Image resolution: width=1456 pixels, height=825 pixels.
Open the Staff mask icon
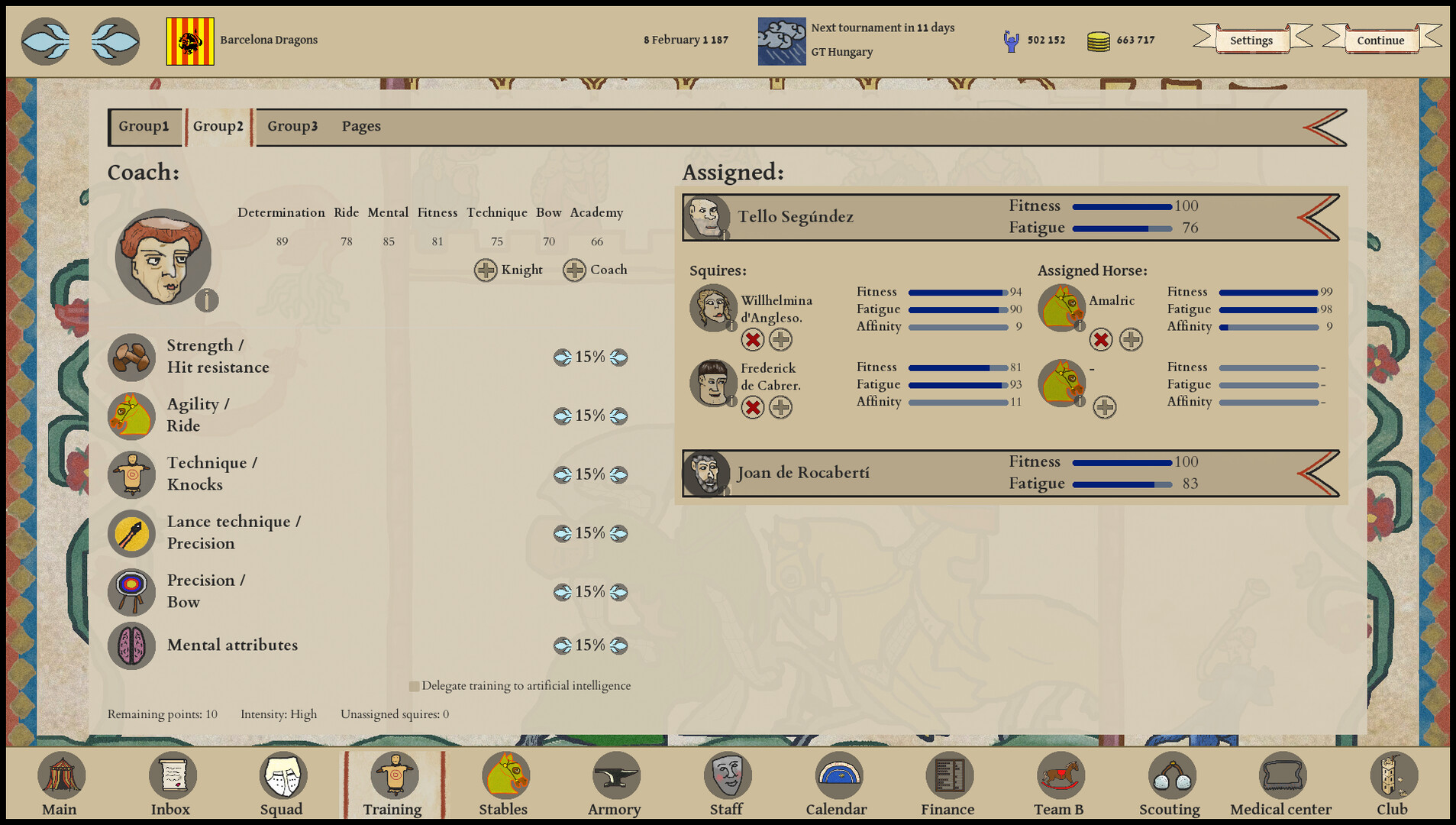click(726, 775)
